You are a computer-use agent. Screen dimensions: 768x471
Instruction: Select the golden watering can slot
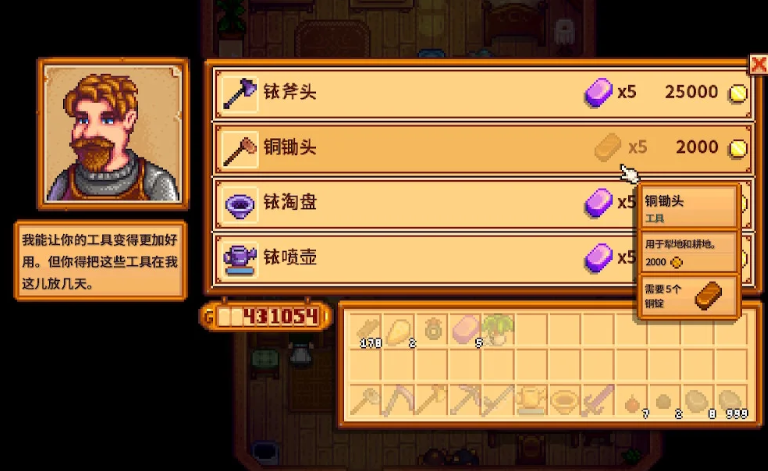[530, 400]
